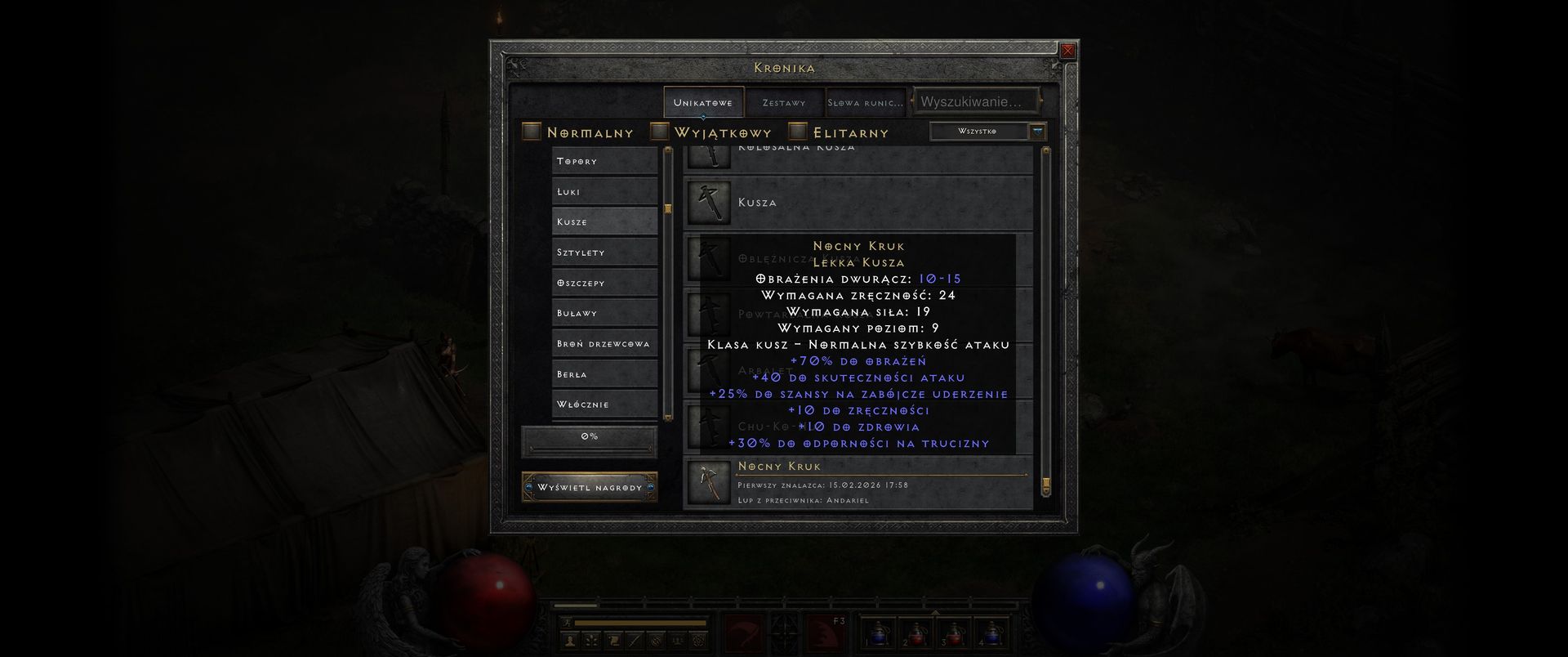Select the Nocny Kruk list entry
The width and height of the screenshot is (1568, 657).
[x=857, y=482]
